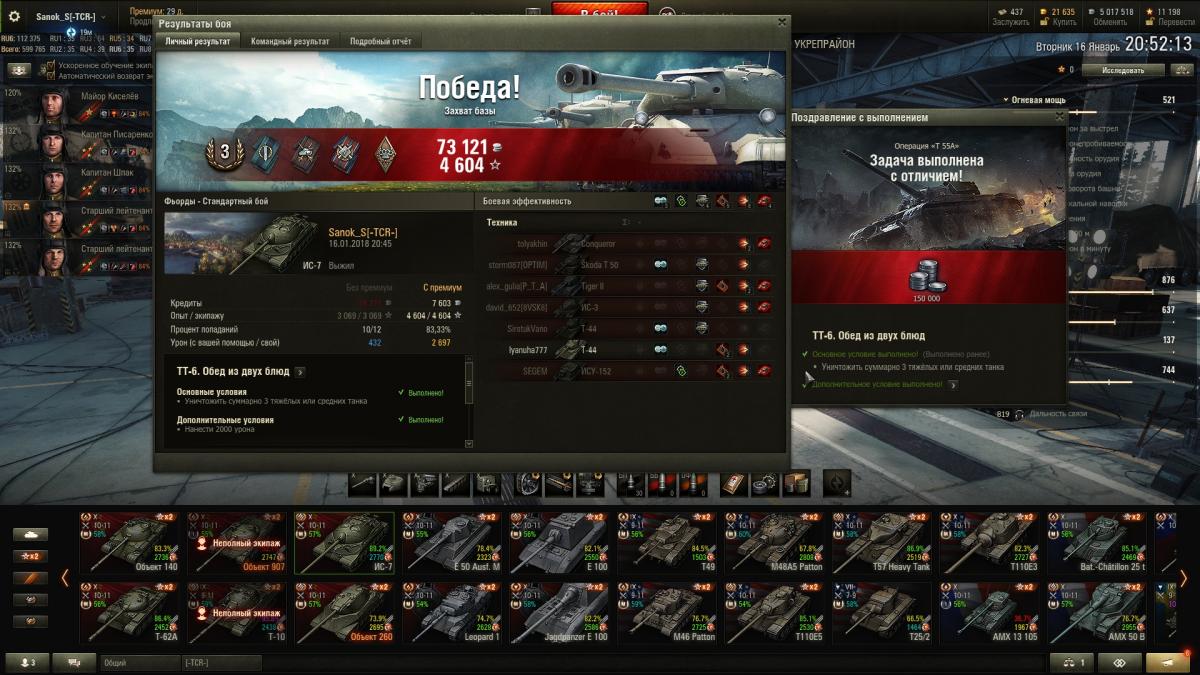Select the AMX 50 B tank

[1097, 612]
